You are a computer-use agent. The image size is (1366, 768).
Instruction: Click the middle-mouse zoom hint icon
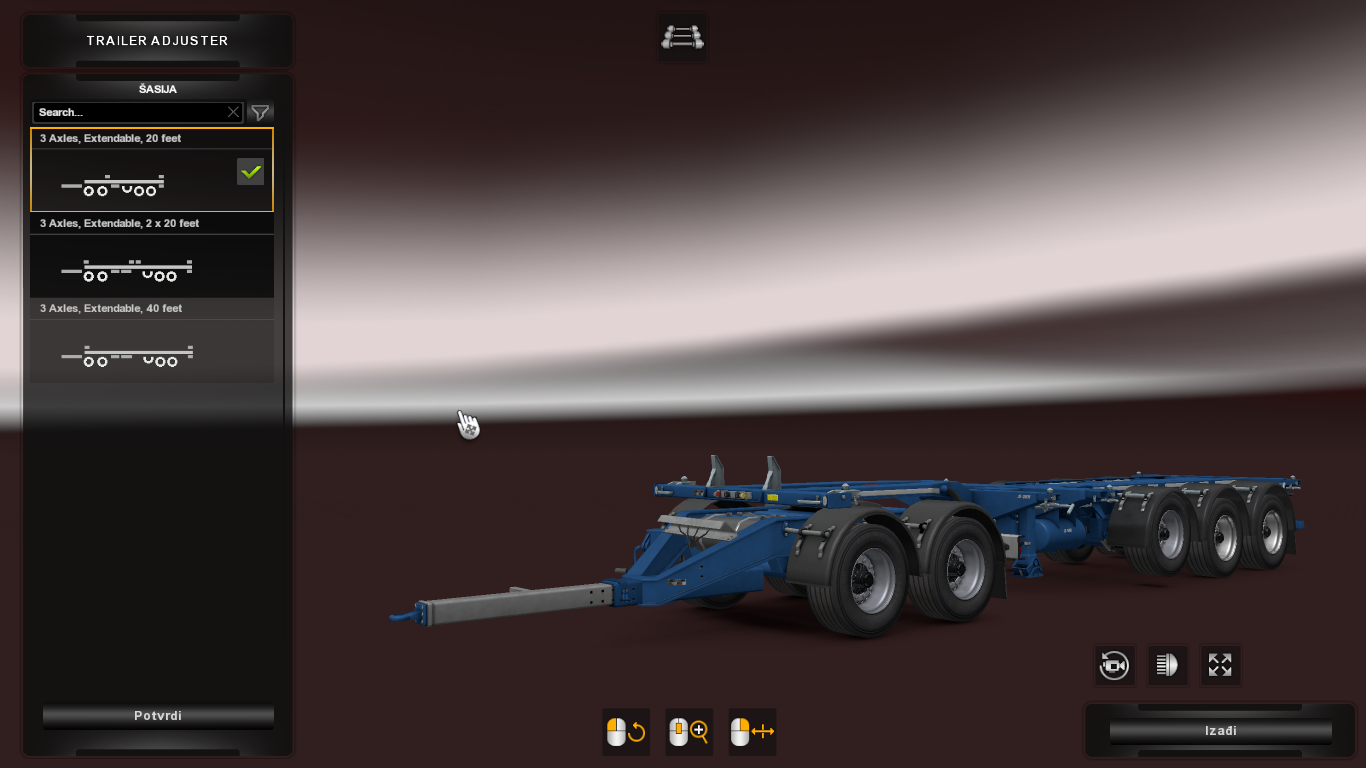click(688, 731)
